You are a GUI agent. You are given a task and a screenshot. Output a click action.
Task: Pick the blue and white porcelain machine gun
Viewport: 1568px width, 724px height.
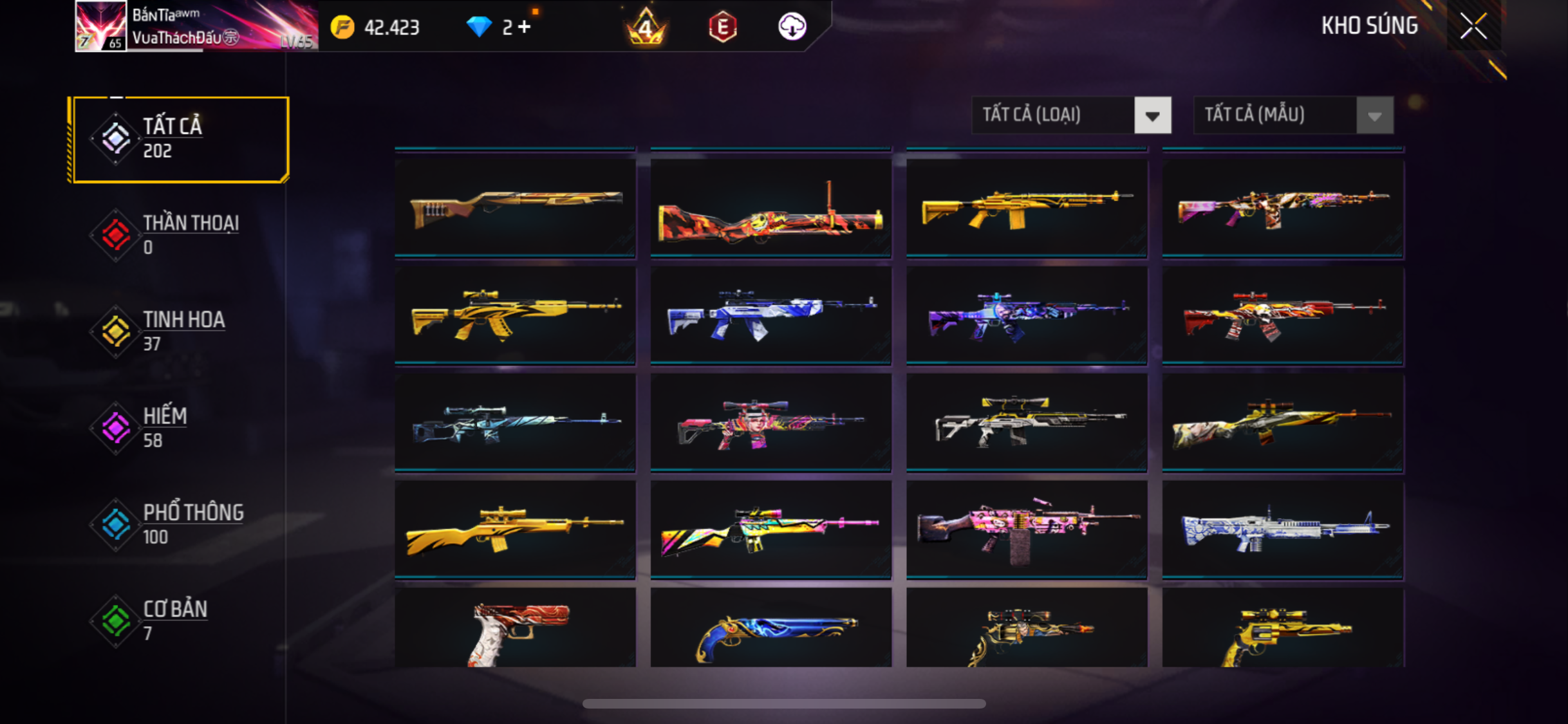click(1282, 530)
